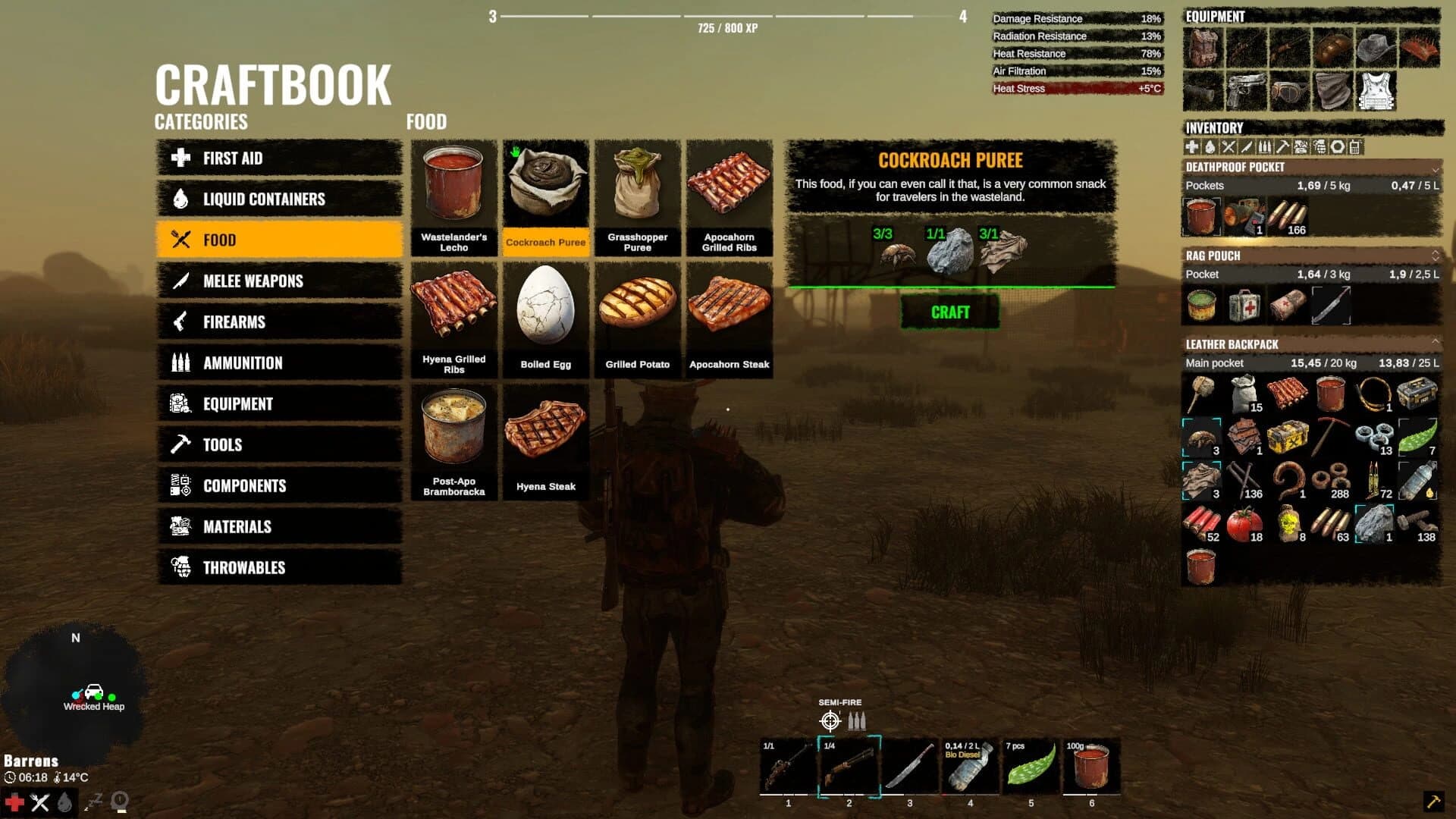Screen dimensions: 1456x819
Task: Click the water drop status icon bottom left
Action: pyautogui.click(x=64, y=801)
